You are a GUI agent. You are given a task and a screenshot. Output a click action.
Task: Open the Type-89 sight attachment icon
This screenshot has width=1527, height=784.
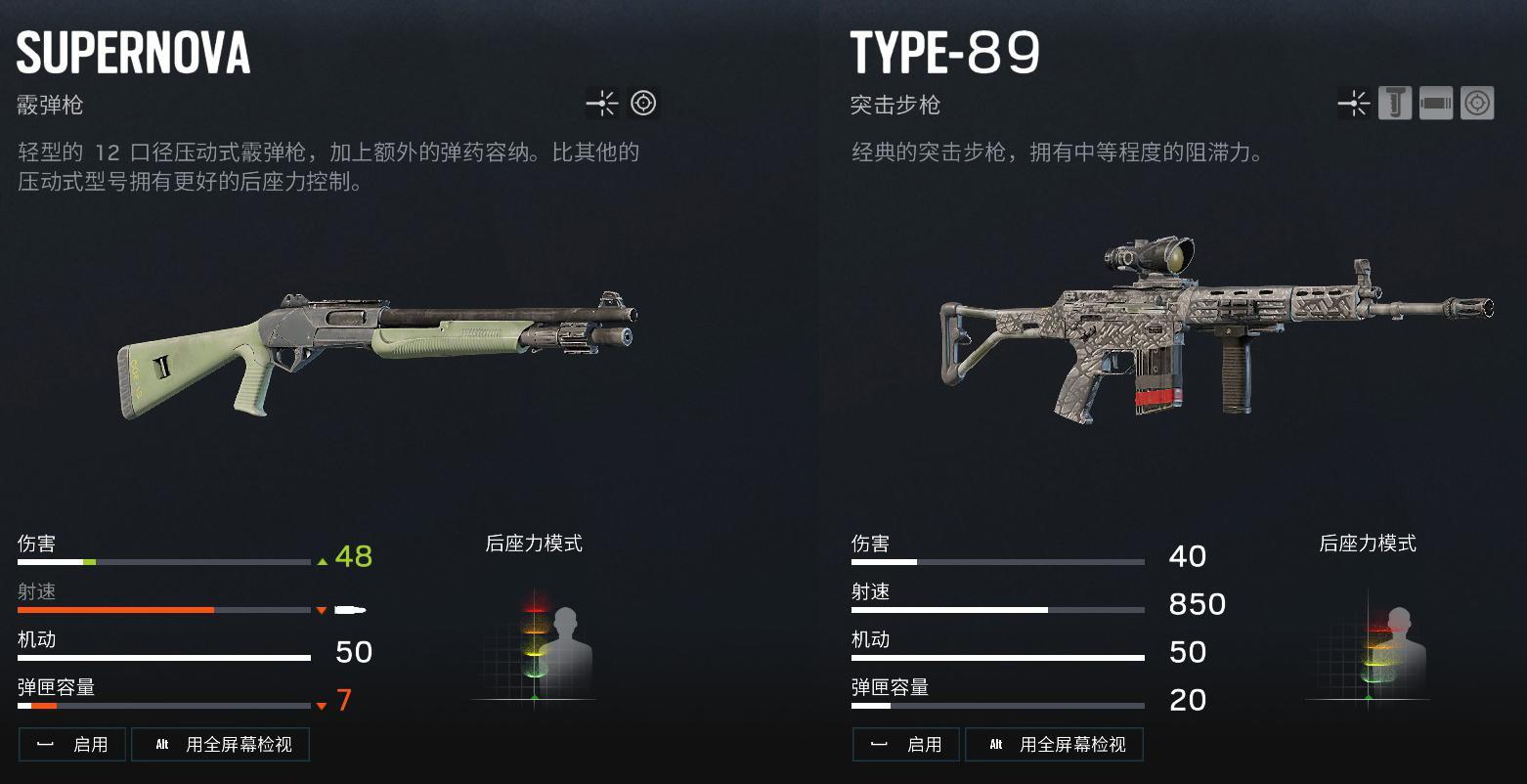[x=1477, y=103]
